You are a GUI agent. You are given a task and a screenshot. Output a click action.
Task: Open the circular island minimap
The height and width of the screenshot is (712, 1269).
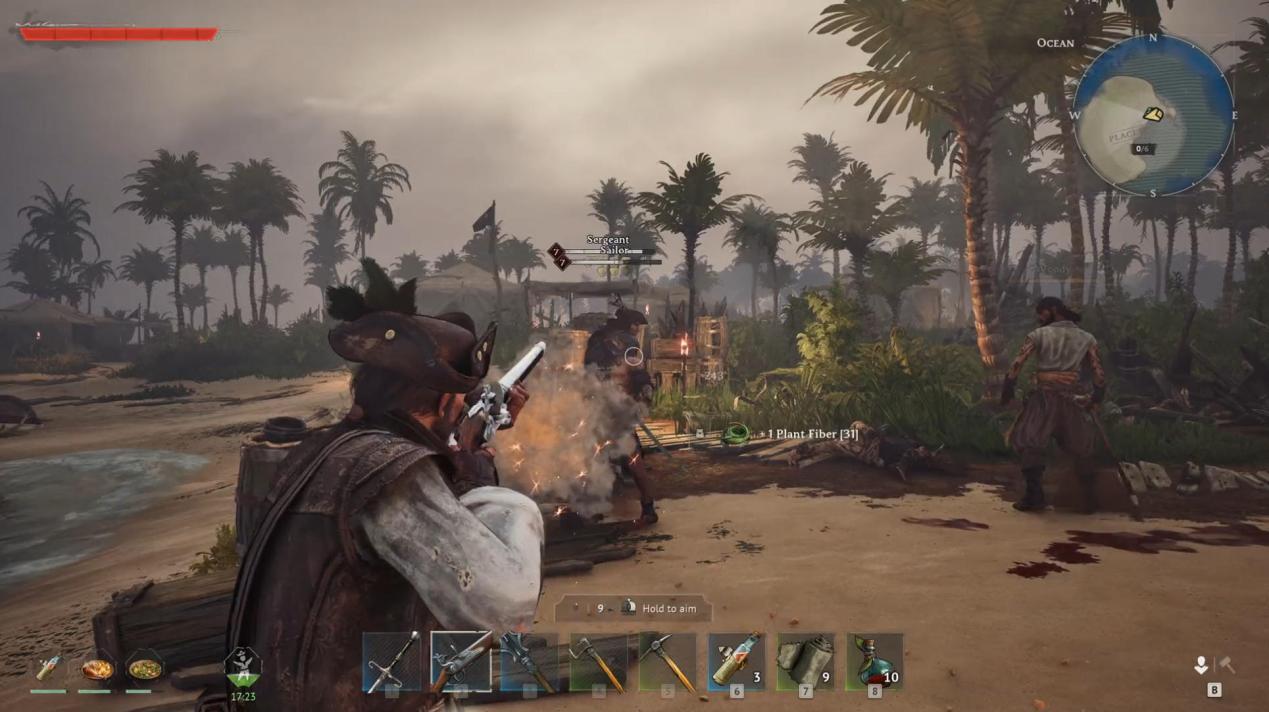[1153, 115]
